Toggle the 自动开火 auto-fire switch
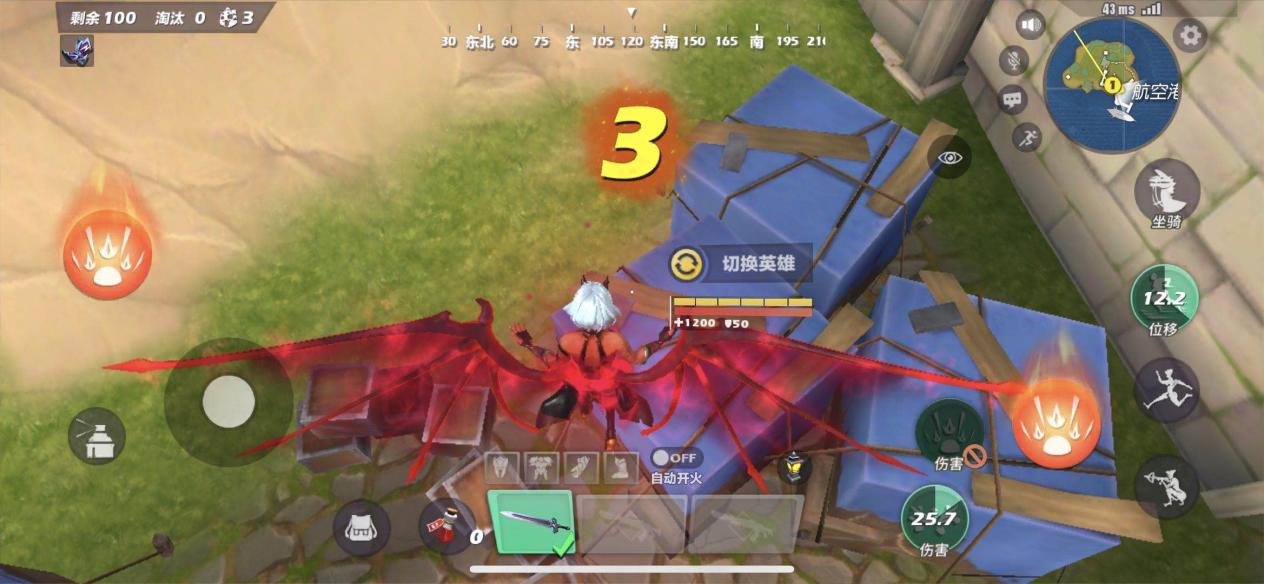Image resolution: width=1264 pixels, height=584 pixels. [x=676, y=458]
